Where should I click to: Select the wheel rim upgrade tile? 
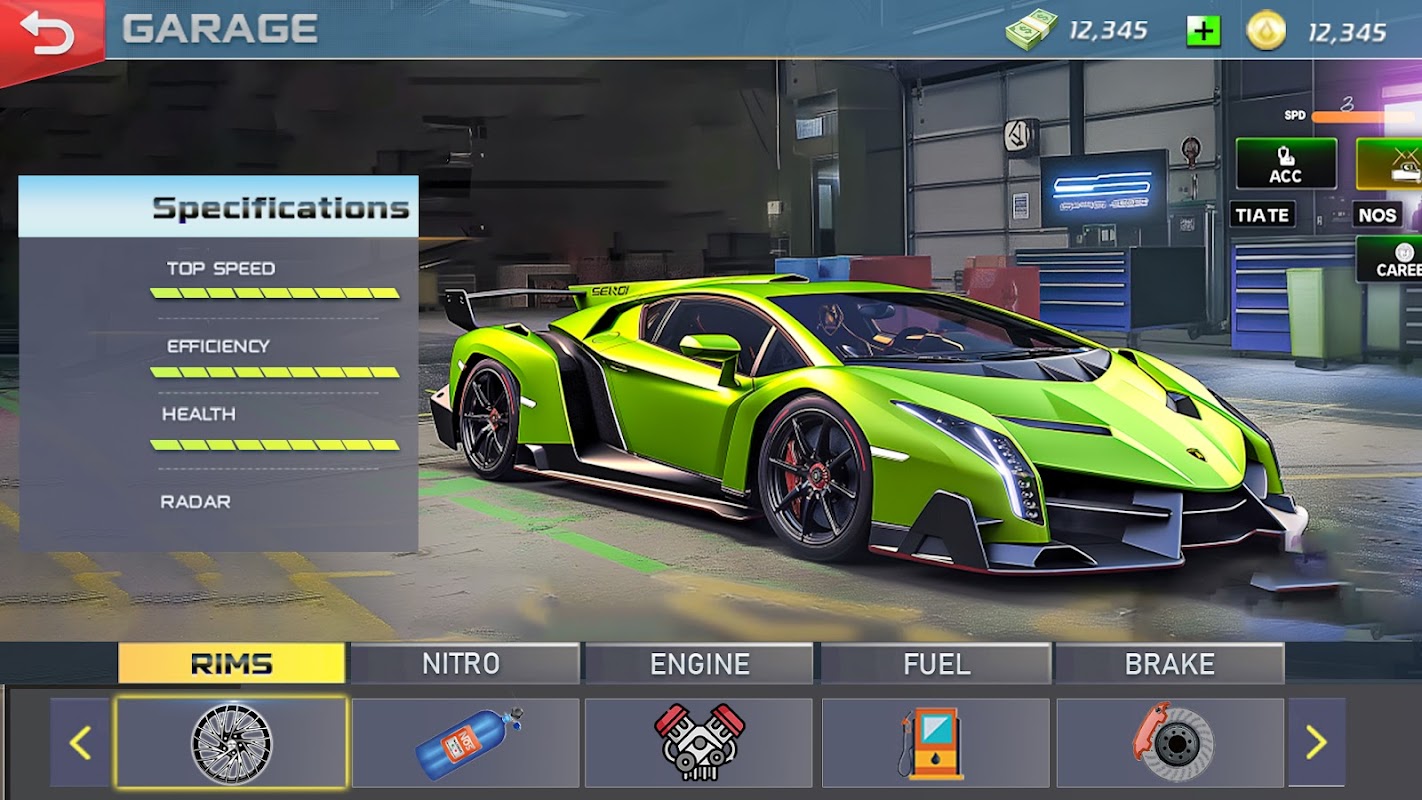pyautogui.click(x=231, y=743)
